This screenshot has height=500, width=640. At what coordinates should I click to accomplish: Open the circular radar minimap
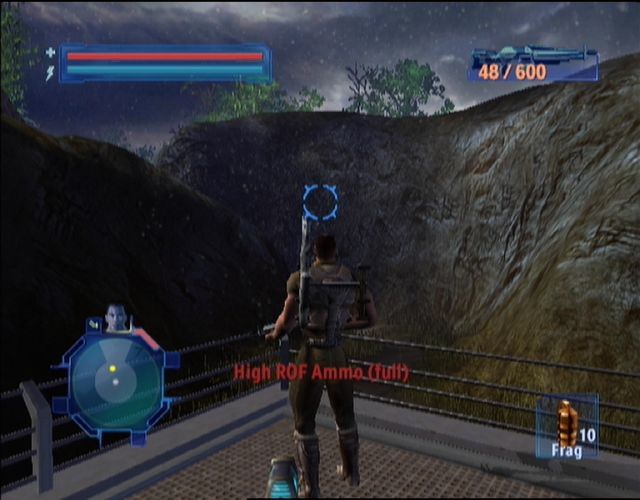click(x=113, y=381)
